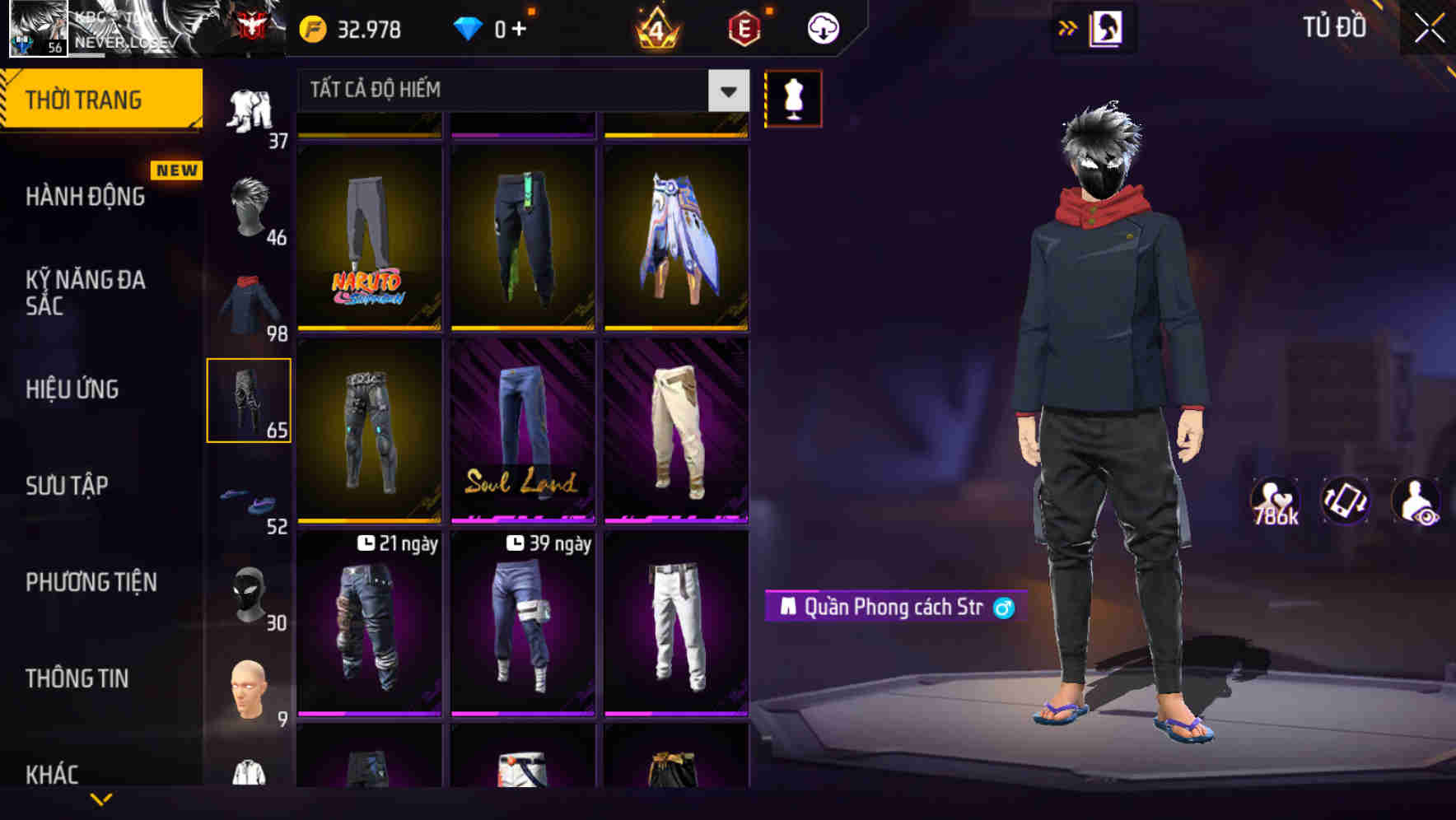This screenshot has height=820, width=1456.
Task: Click the SƯU TẬP menu entry
Action: (68, 486)
